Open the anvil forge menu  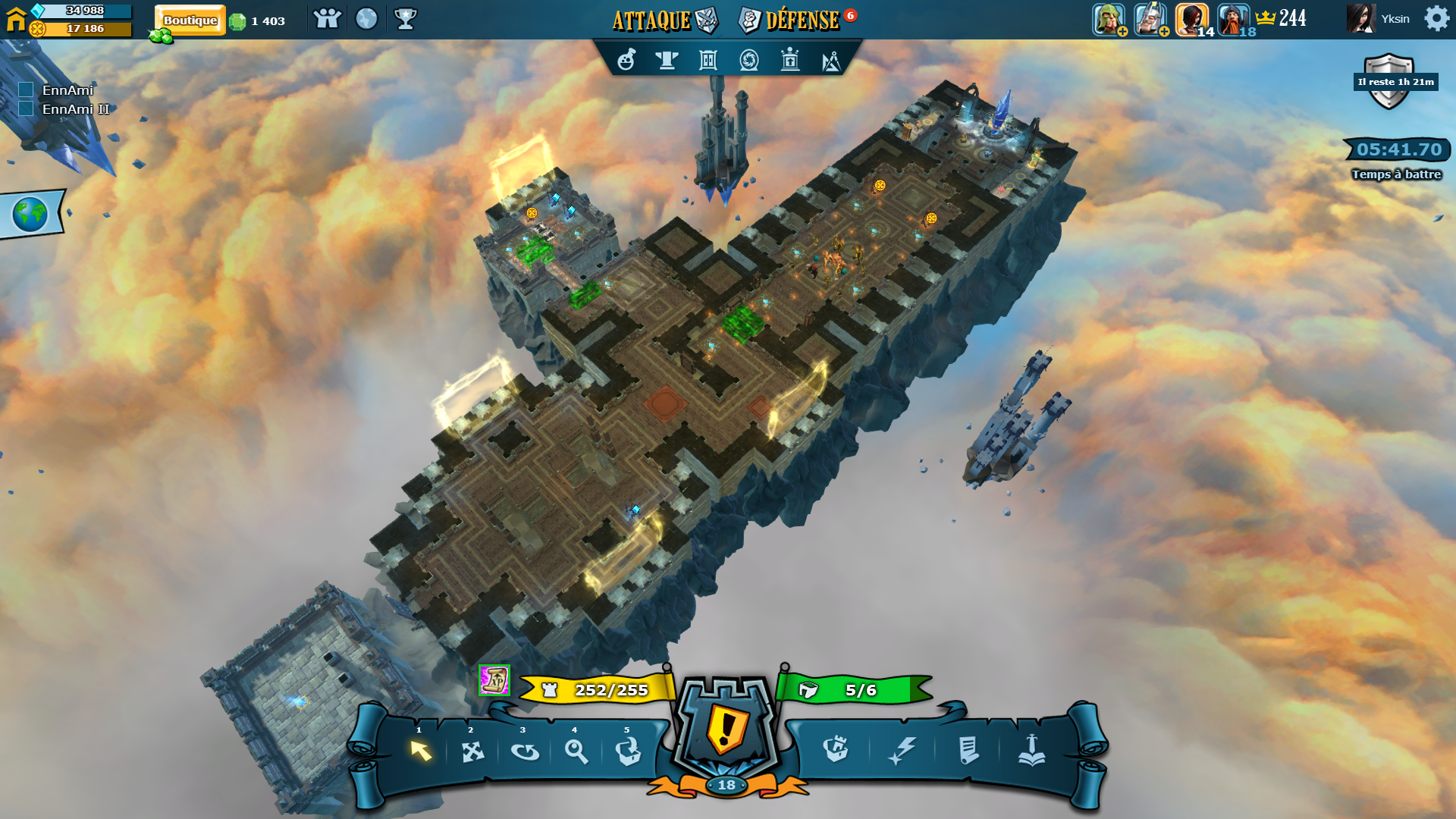coord(667,60)
